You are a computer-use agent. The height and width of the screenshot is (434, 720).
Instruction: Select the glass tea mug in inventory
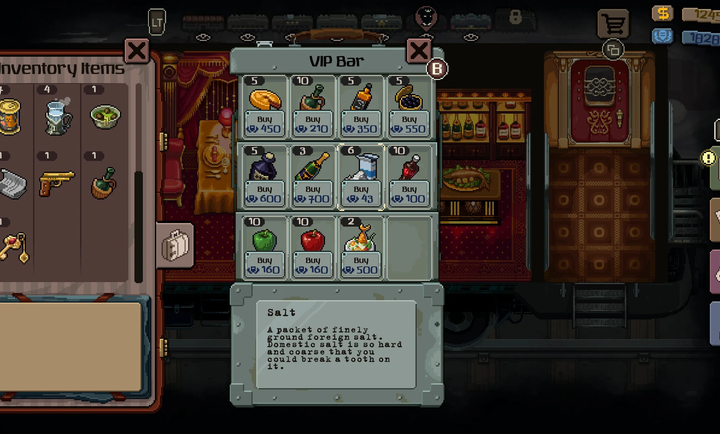pos(57,117)
